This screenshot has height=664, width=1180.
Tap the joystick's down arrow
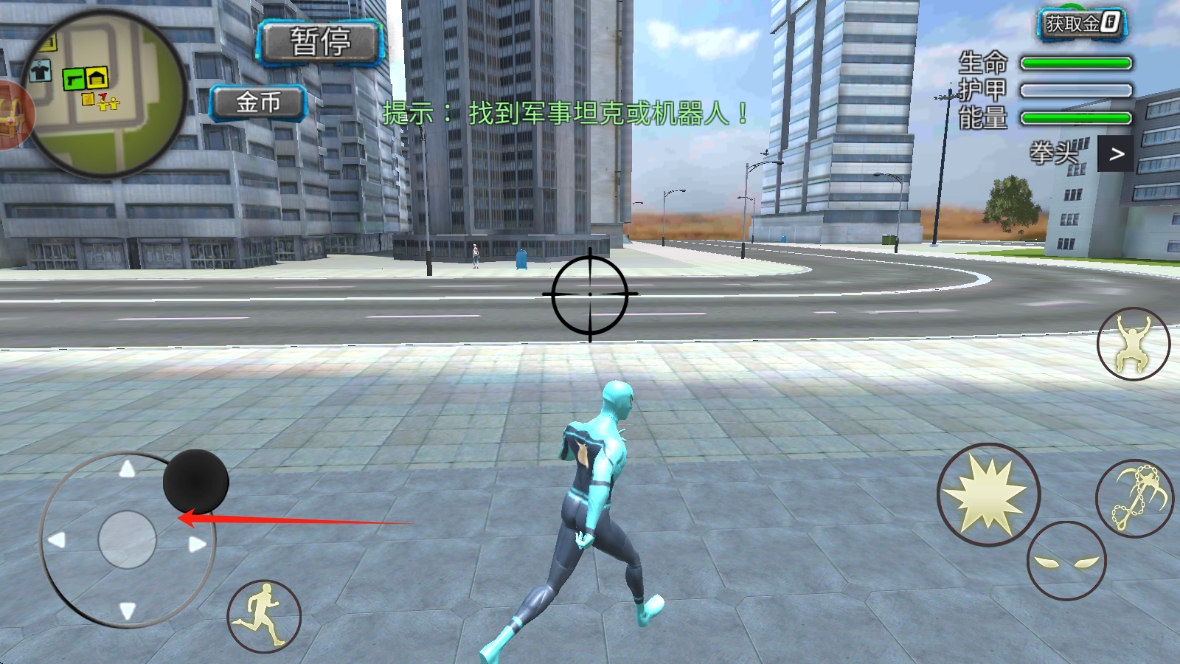127,609
